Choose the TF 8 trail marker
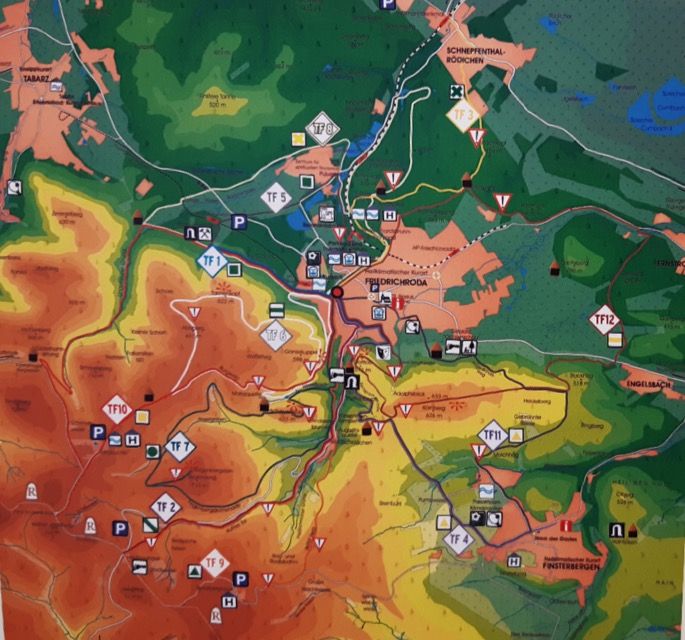The width and height of the screenshot is (685, 640). (322, 127)
